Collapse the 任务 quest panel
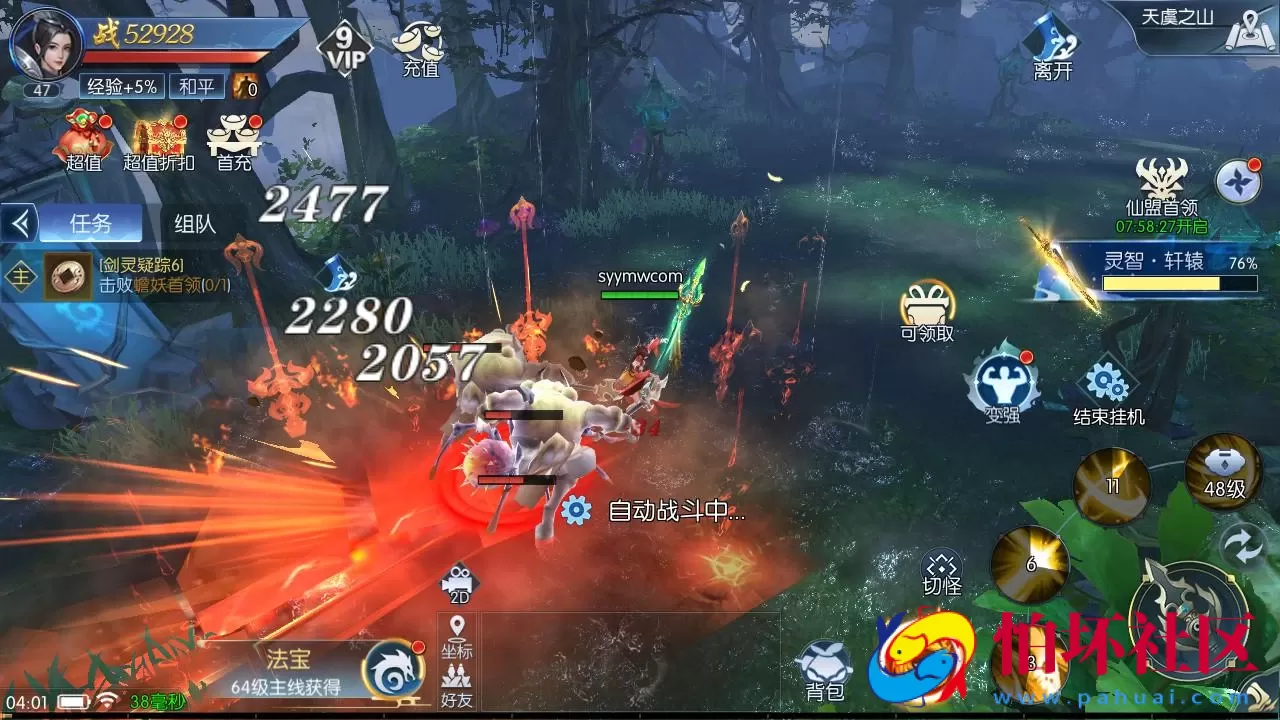This screenshot has width=1280, height=720. click(x=22, y=222)
